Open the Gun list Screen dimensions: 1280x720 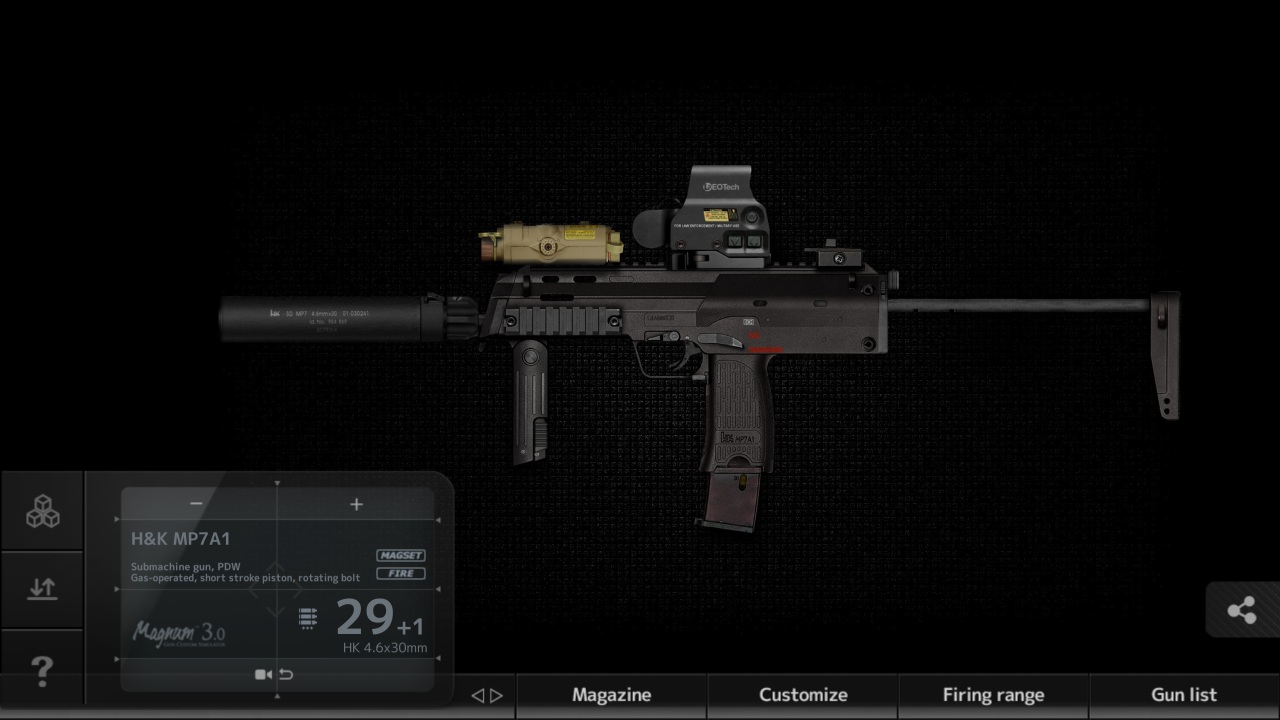[1184, 695]
